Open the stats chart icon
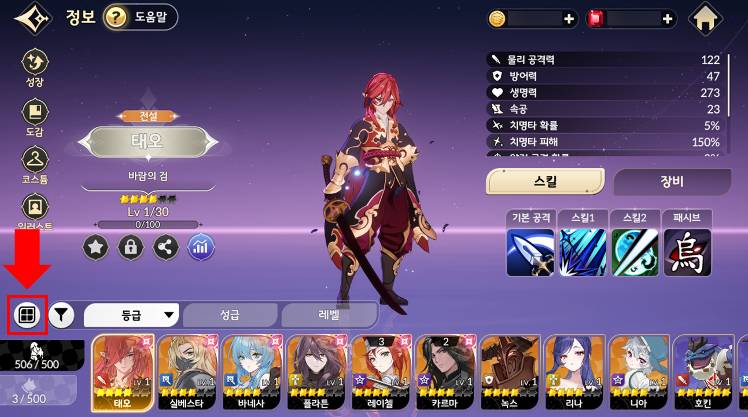 pyautogui.click(x=201, y=246)
